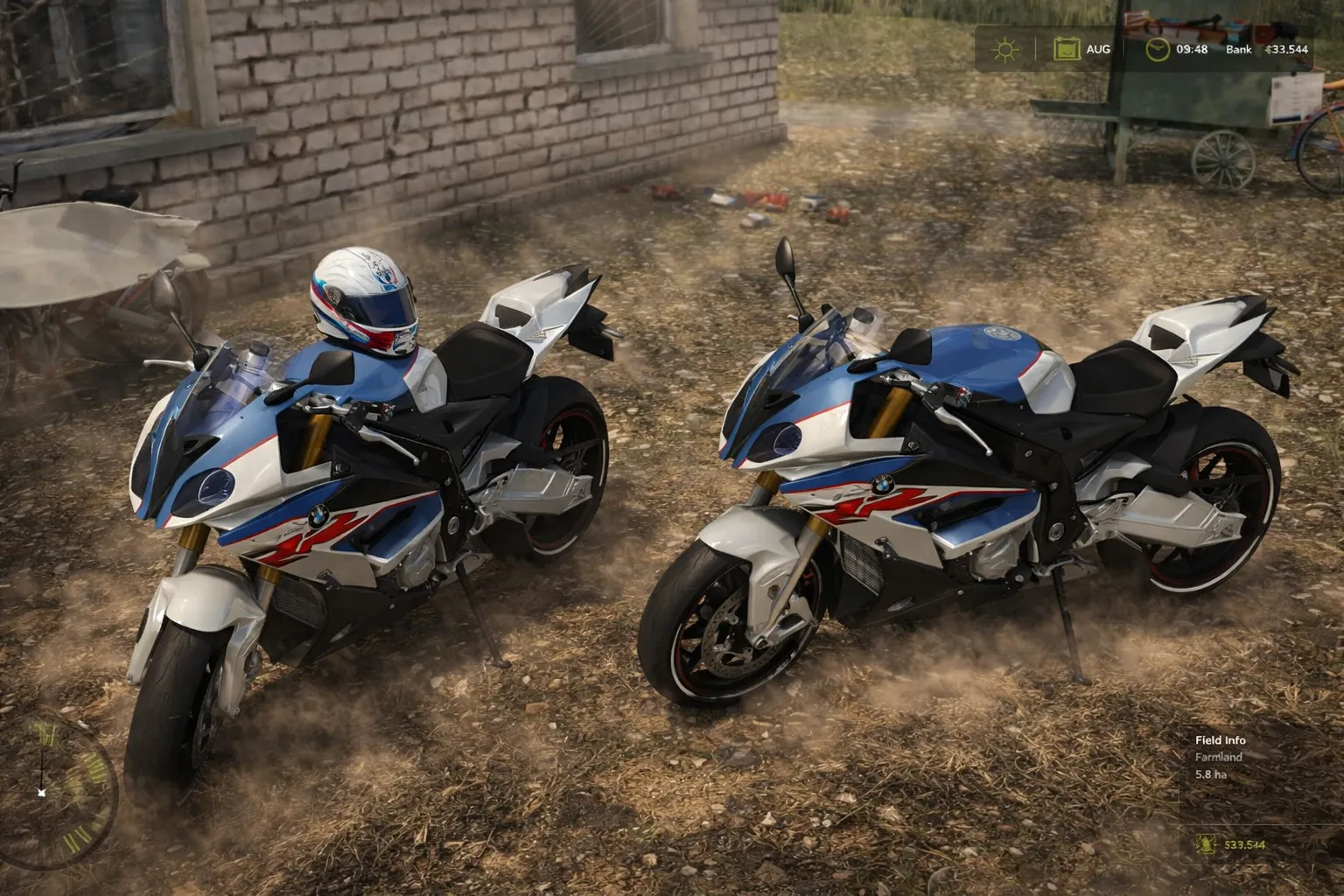Click the dollar symbol before the Bank balance
This screenshot has height=896, width=1344.
tap(1269, 49)
